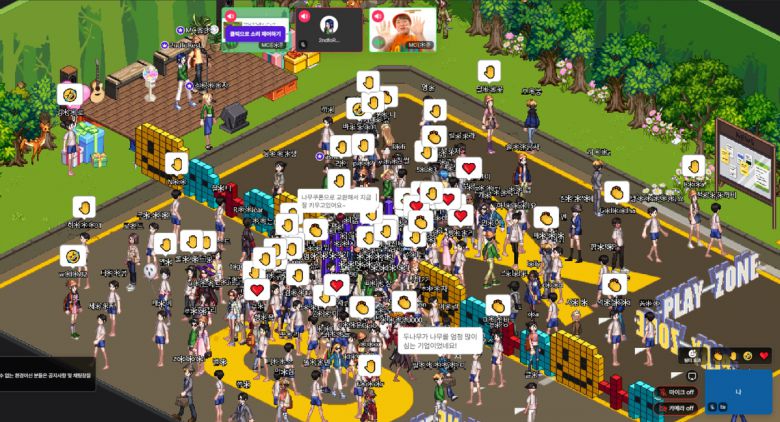This screenshot has height=422, width=780.
Task: Toggle the '마이크 off' microphone button
Action: (x=676, y=392)
